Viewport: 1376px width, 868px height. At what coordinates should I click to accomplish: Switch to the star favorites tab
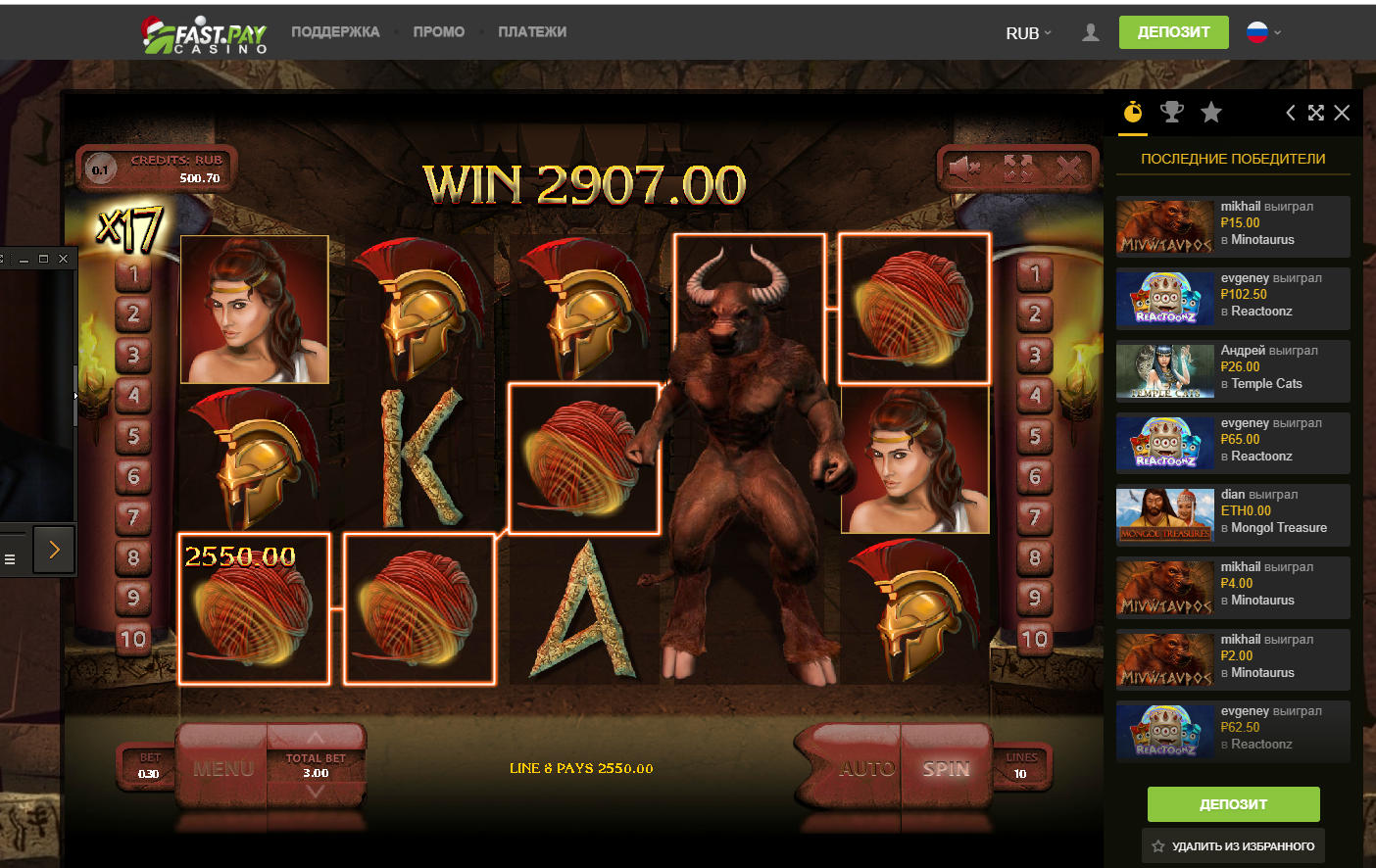(1211, 113)
